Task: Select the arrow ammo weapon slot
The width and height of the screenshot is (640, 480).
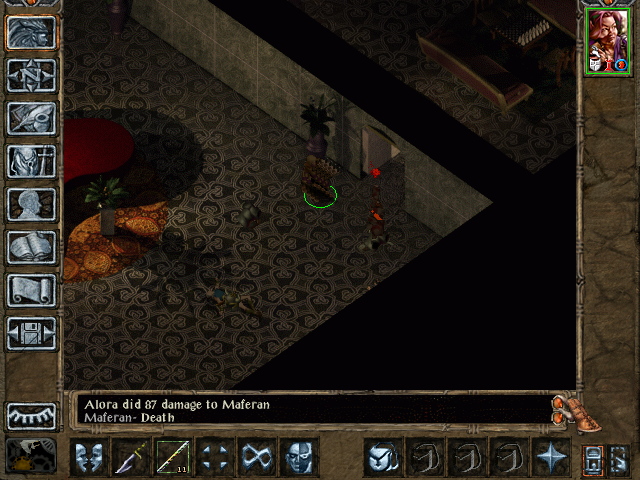Action: (173, 457)
